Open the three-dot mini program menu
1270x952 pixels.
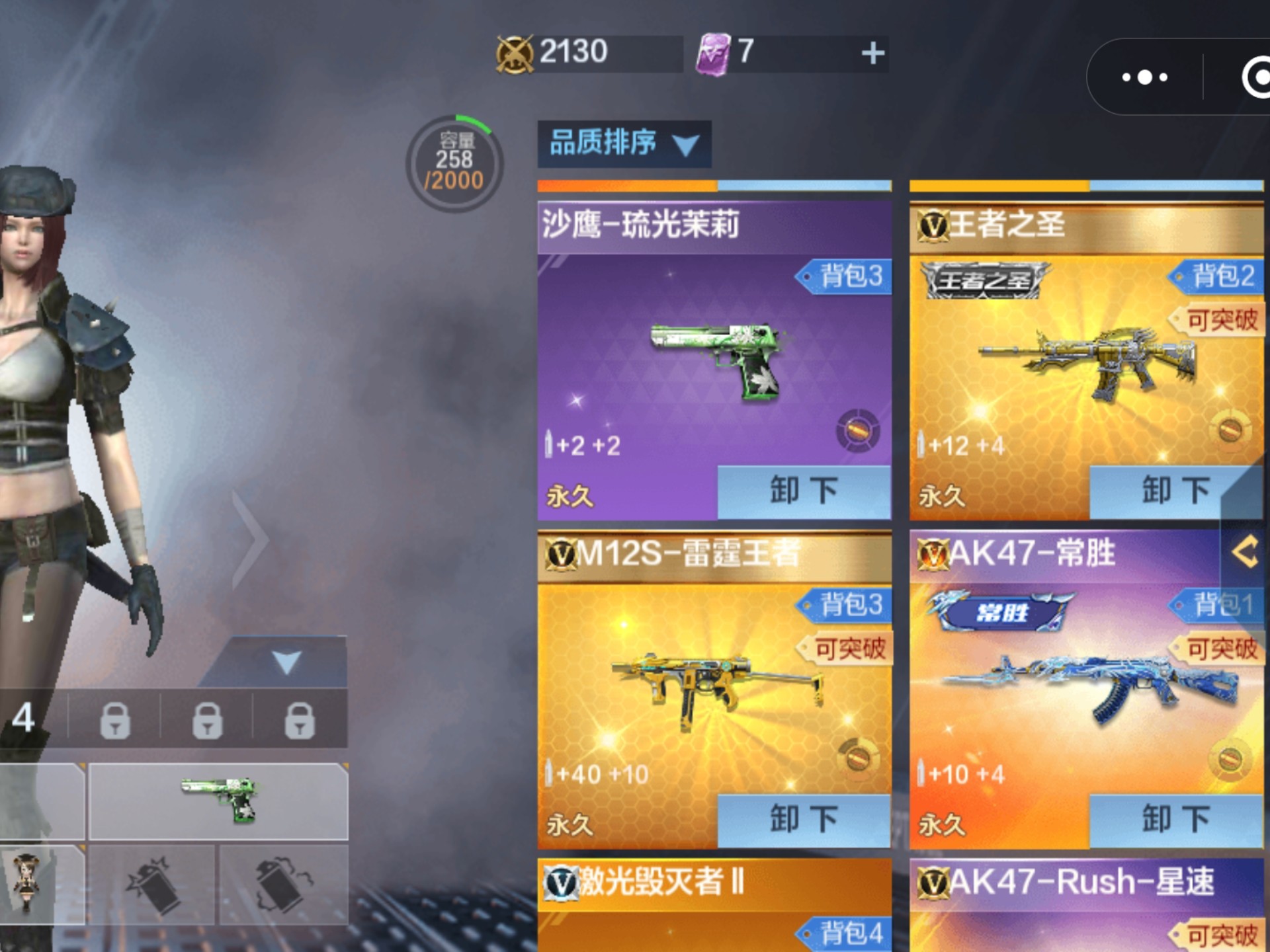(x=1145, y=77)
